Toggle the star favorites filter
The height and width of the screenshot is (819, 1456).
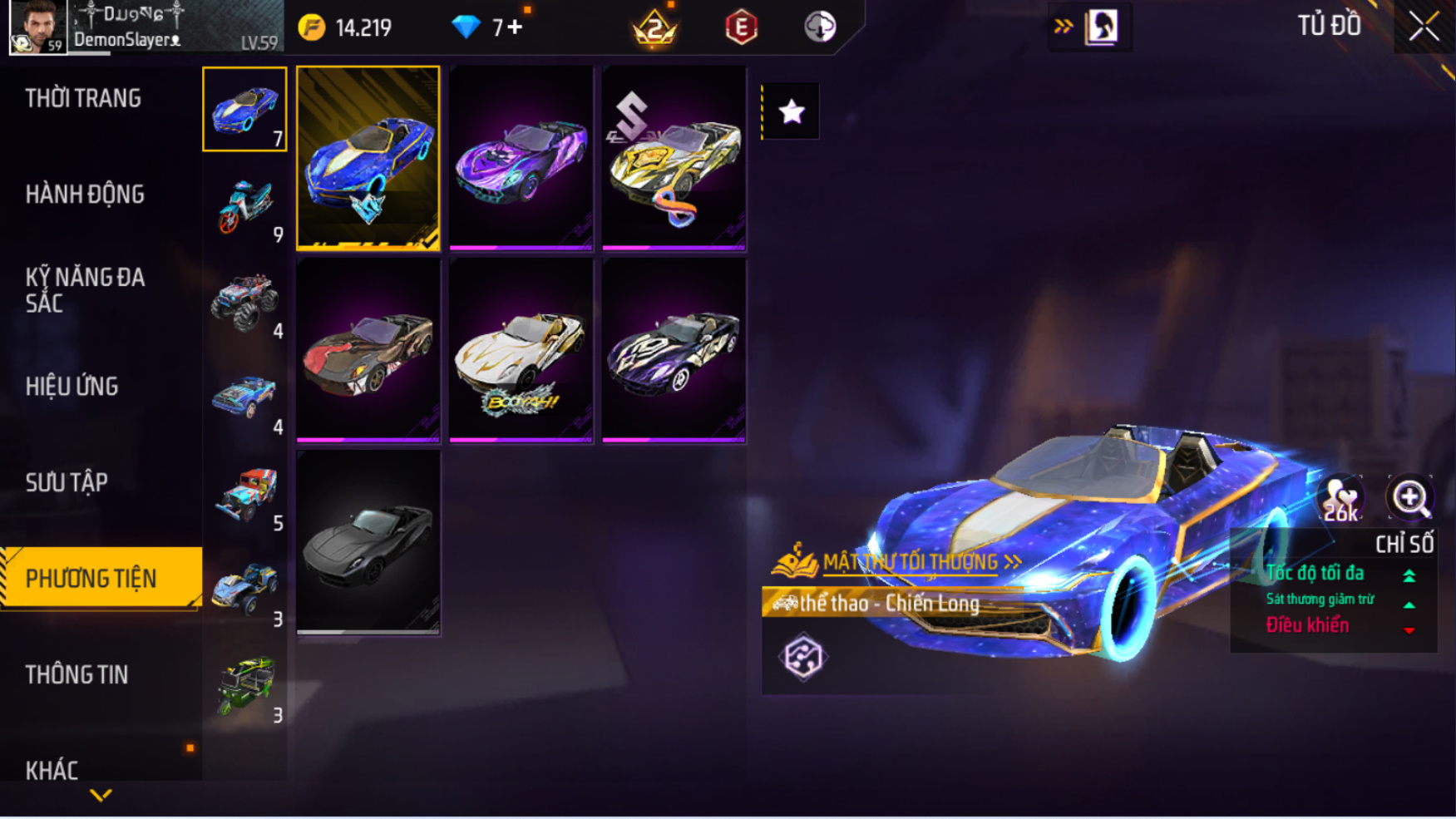pyautogui.click(x=791, y=111)
